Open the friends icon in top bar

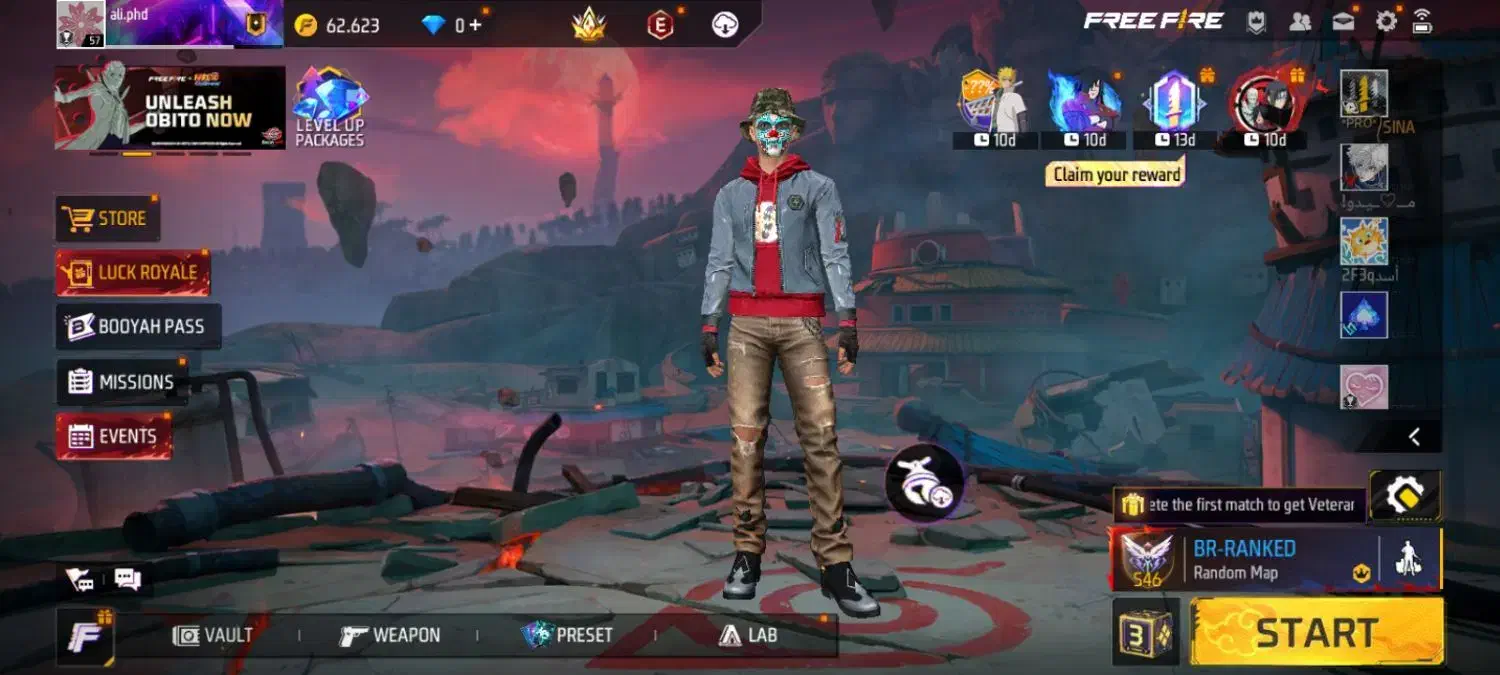click(x=1300, y=21)
